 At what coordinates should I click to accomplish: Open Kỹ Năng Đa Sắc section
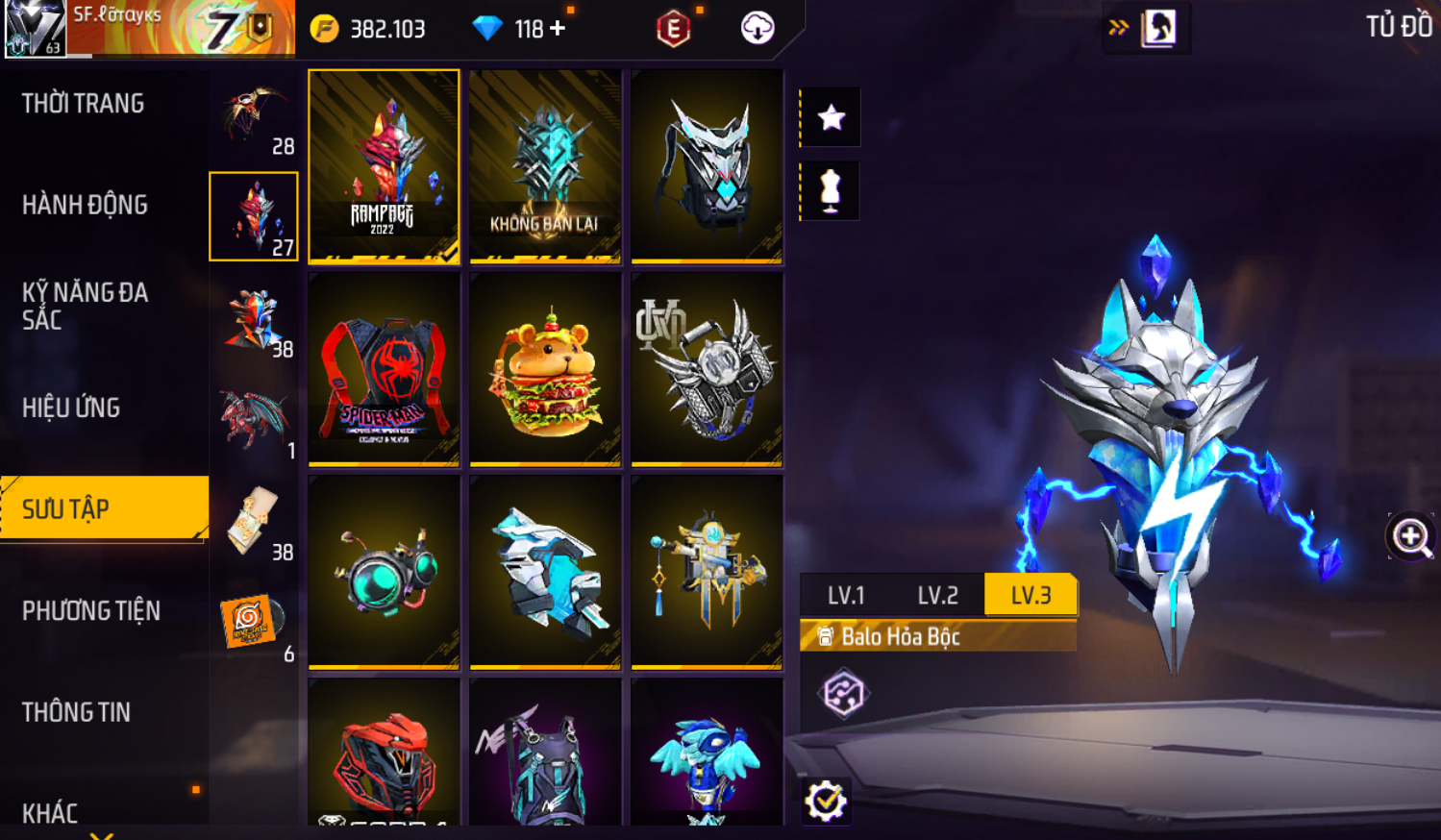pos(85,306)
